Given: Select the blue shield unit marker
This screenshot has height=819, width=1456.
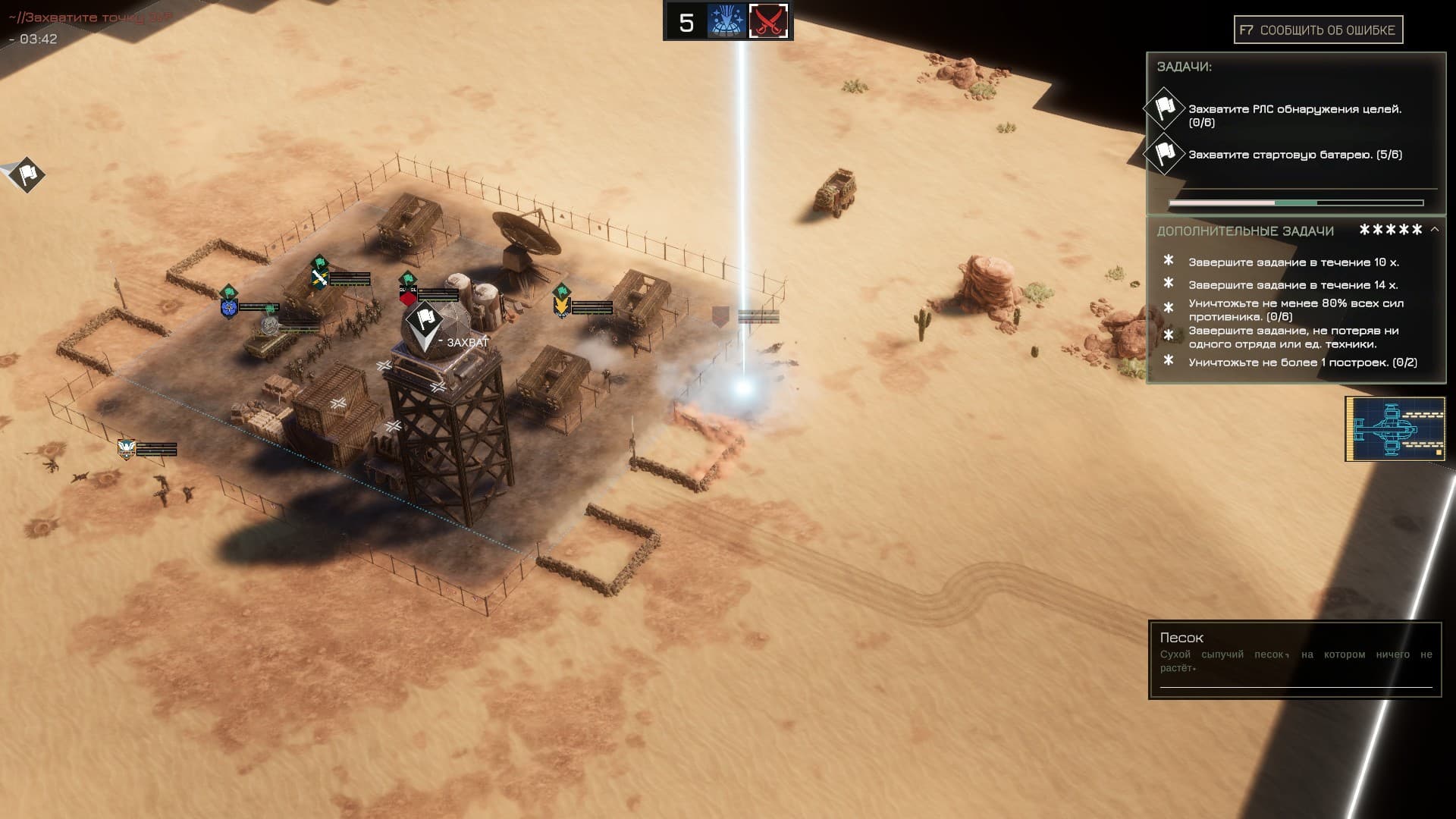Looking at the screenshot, I should (x=229, y=307).
